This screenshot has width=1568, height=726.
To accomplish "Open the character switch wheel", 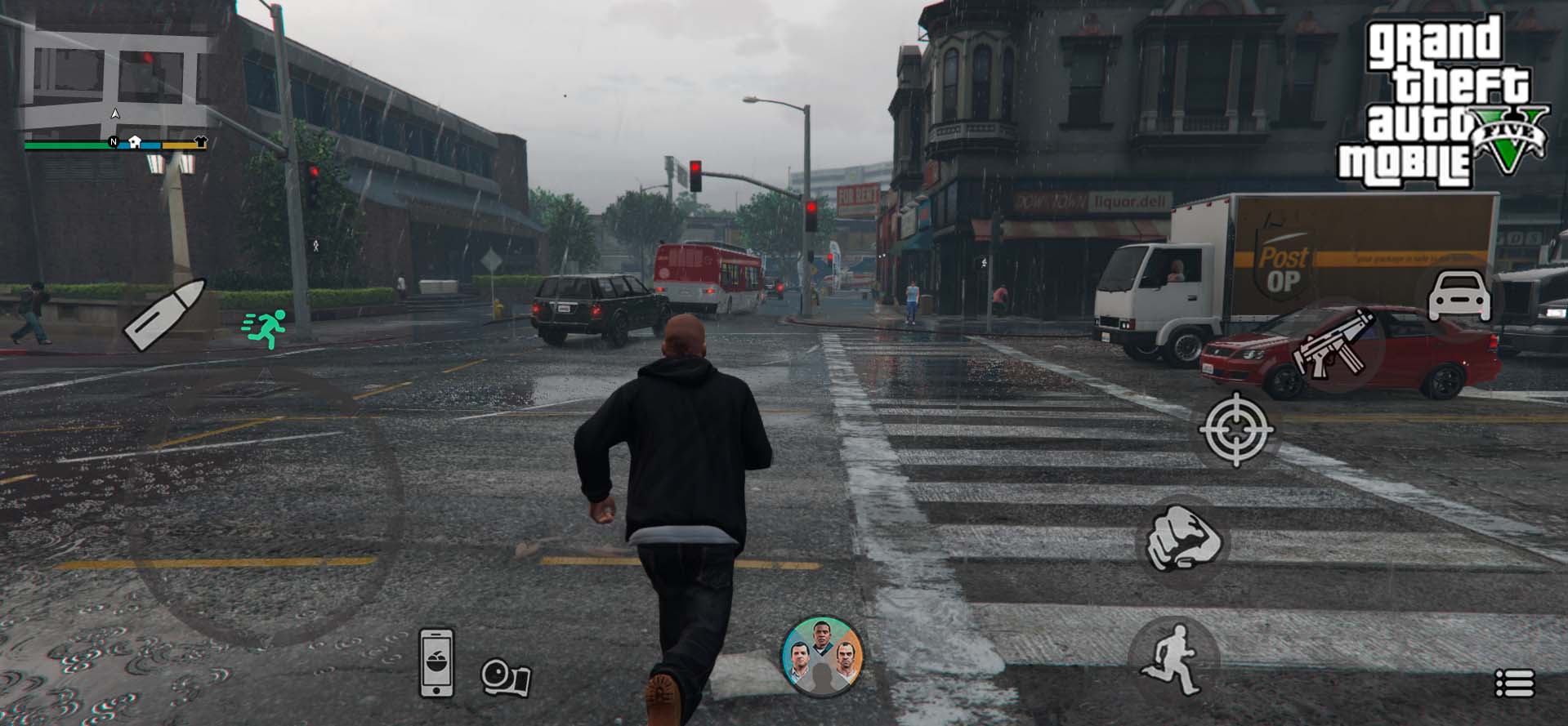I will [x=821, y=657].
